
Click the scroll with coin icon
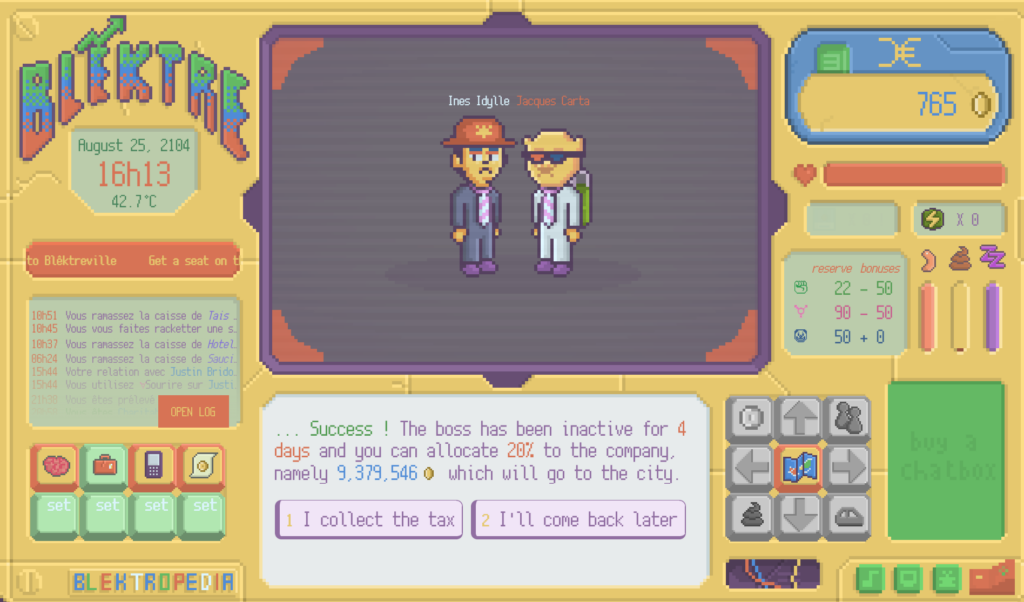coord(201,466)
